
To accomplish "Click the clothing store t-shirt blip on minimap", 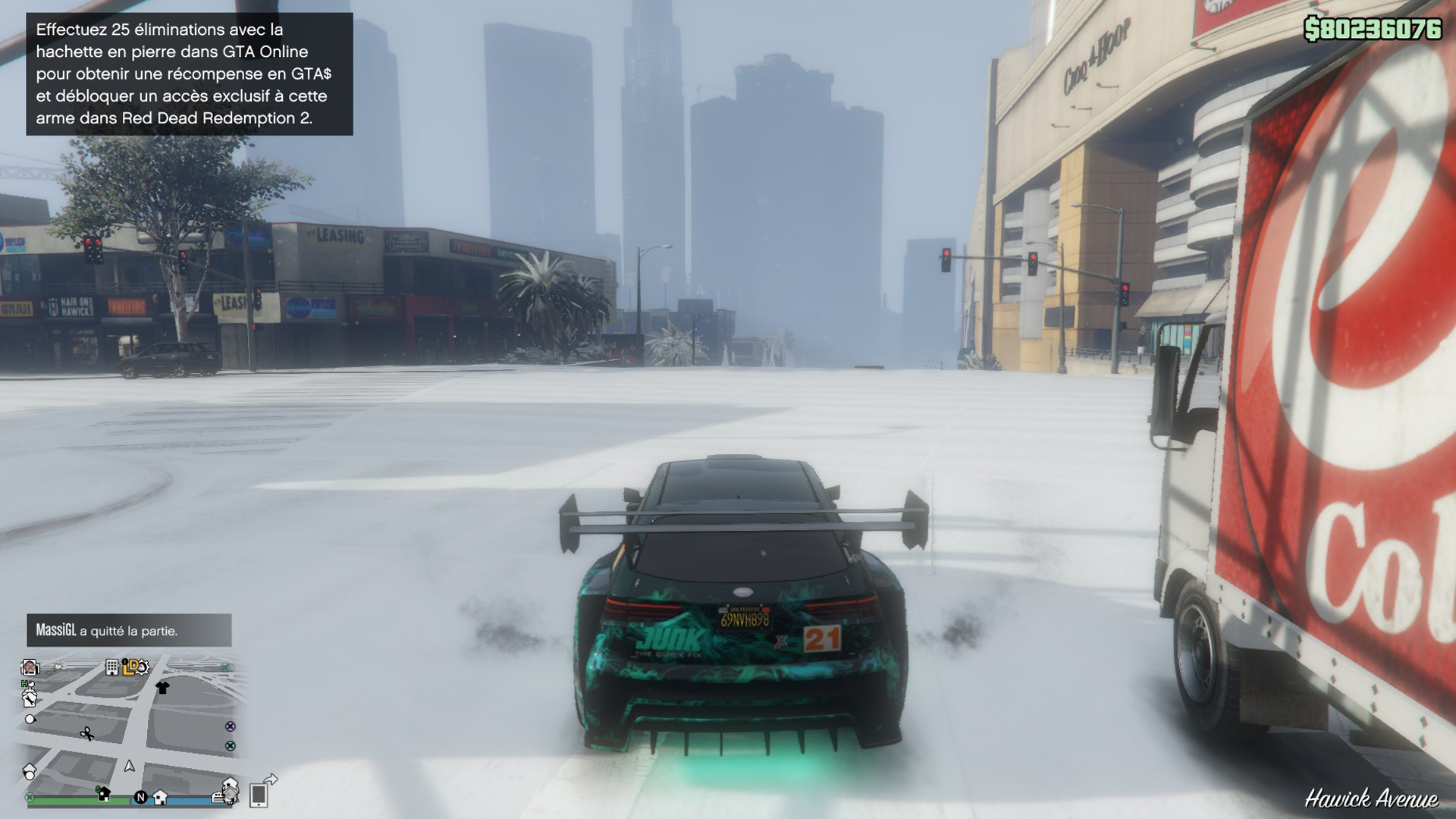I will pos(161,689).
